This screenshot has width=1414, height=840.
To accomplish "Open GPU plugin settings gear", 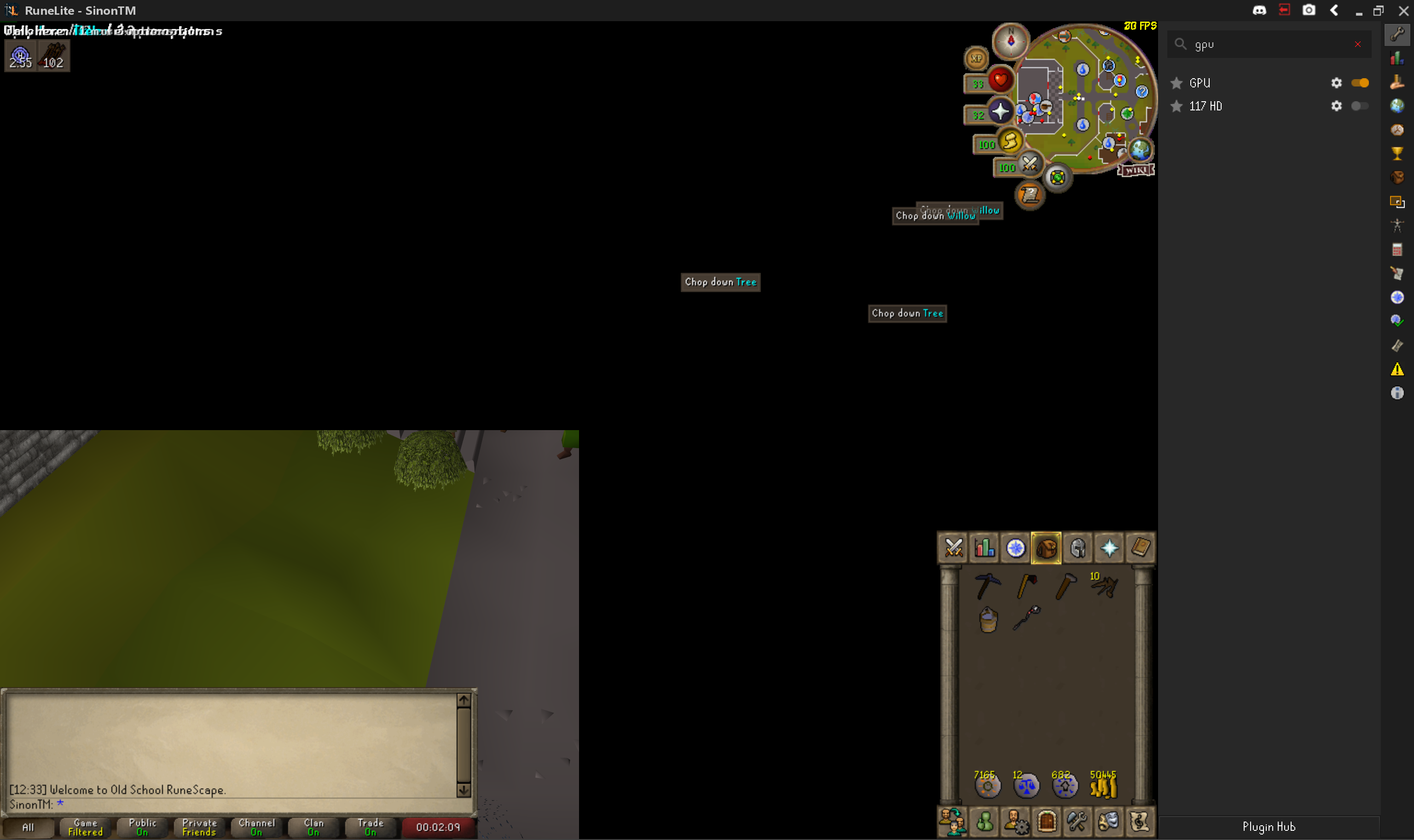I will click(1337, 83).
